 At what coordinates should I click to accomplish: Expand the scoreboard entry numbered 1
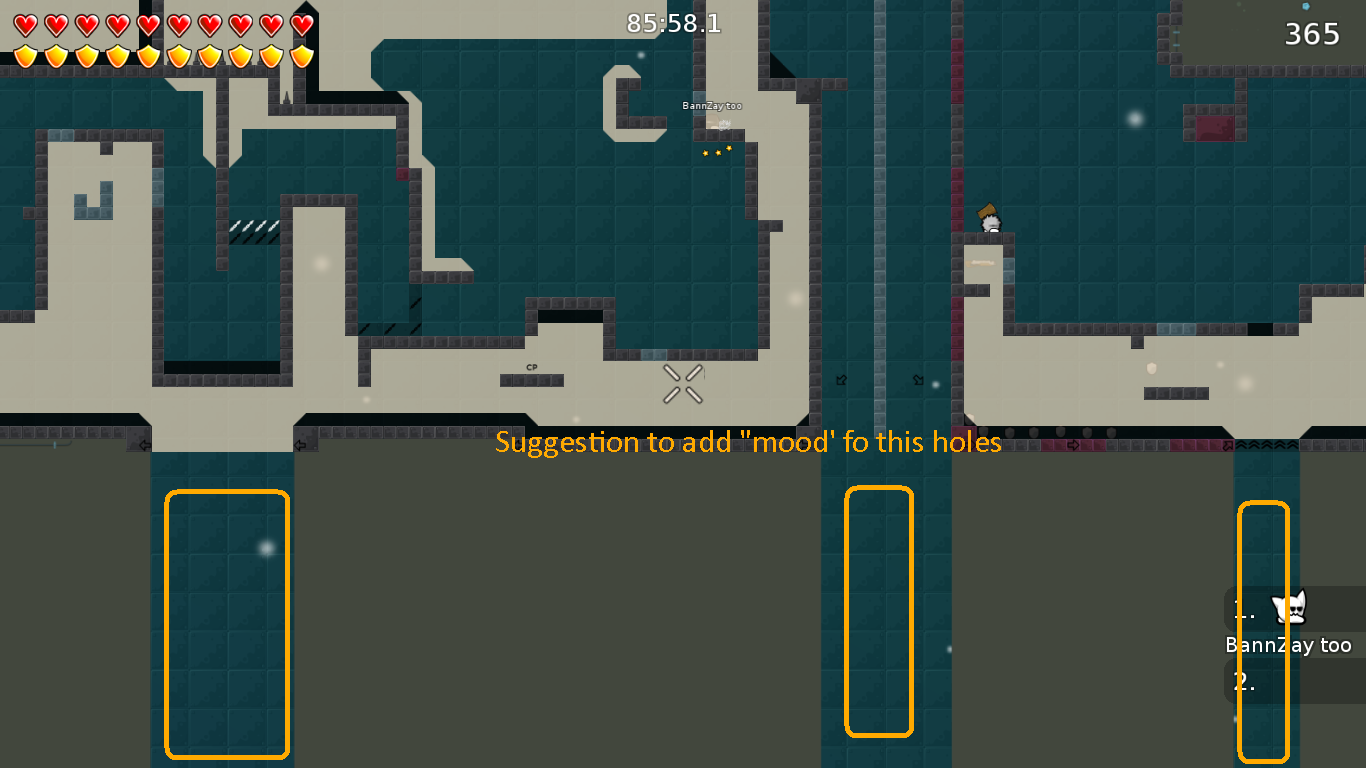click(x=1243, y=609)
